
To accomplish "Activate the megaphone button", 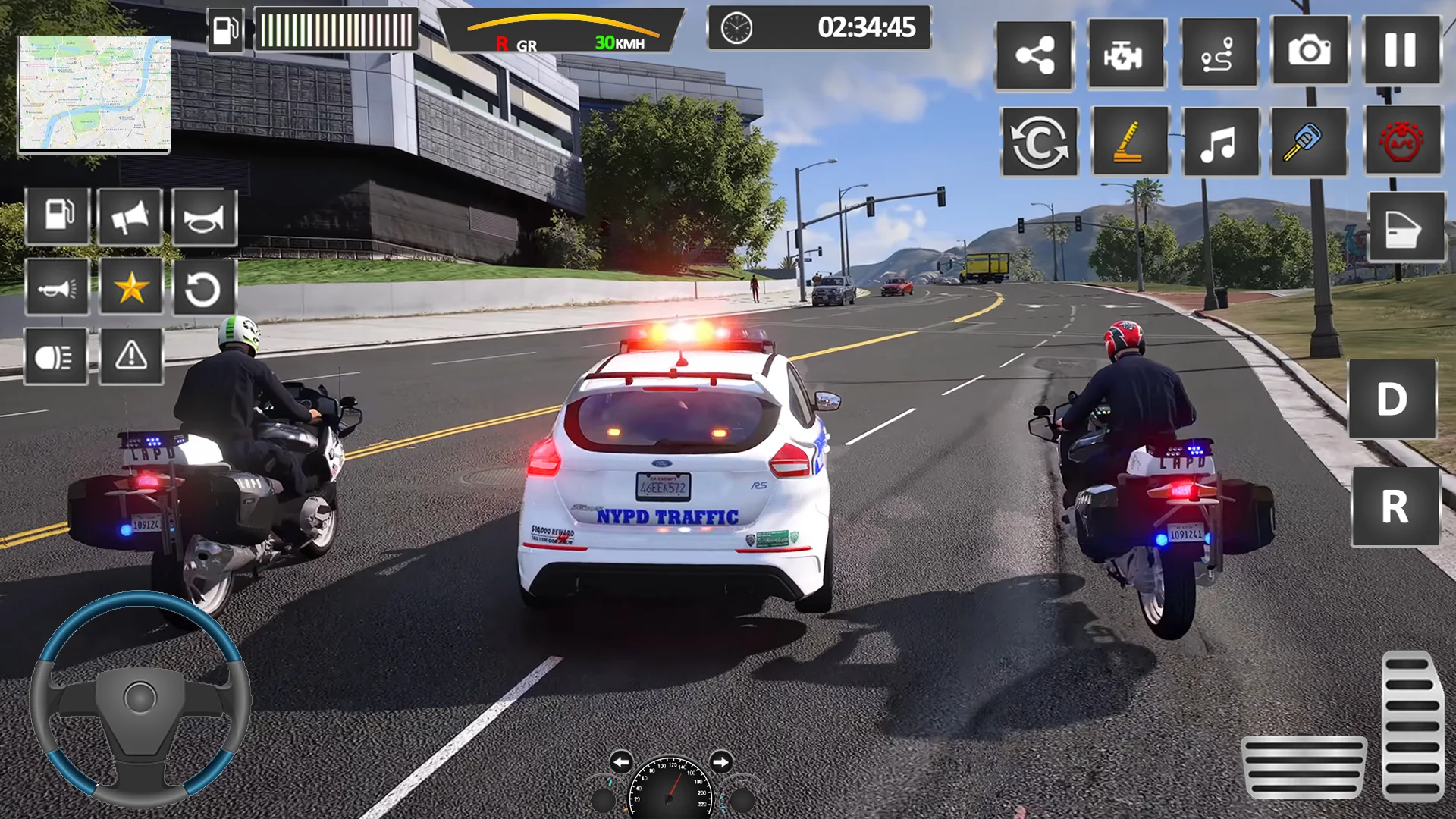I will [130, 218].
